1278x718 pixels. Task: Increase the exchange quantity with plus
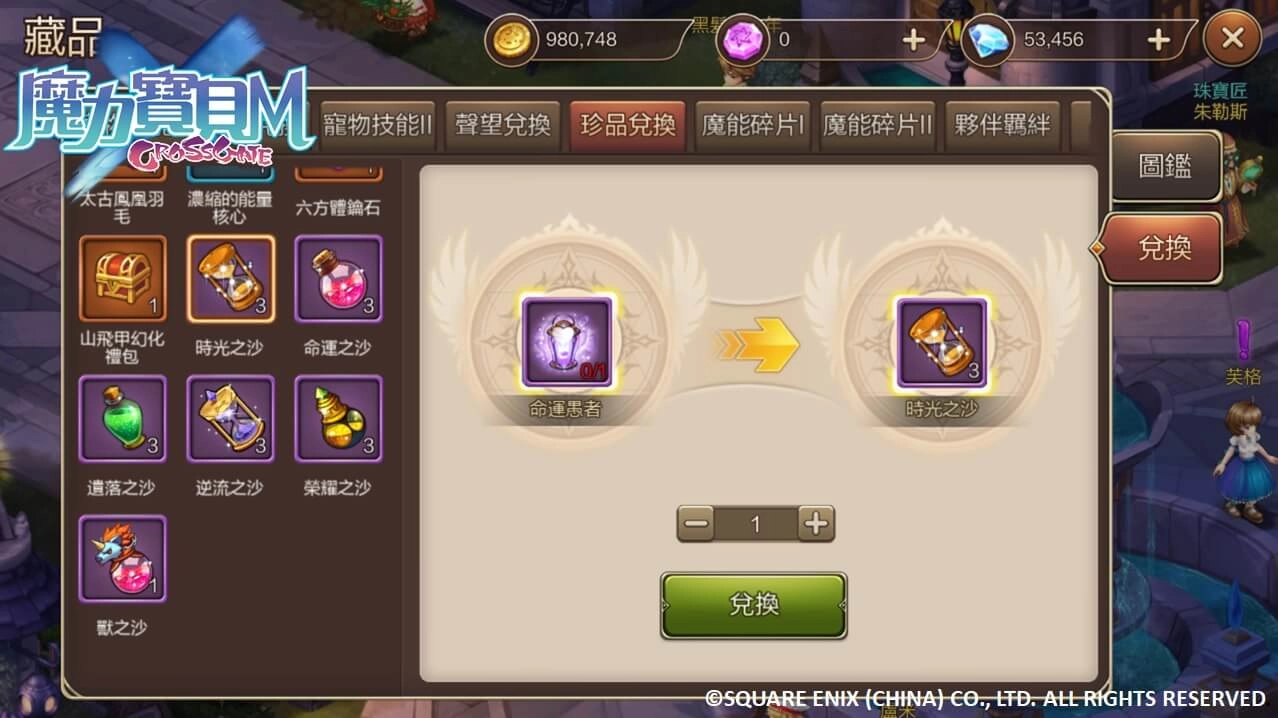coord(817,523)
